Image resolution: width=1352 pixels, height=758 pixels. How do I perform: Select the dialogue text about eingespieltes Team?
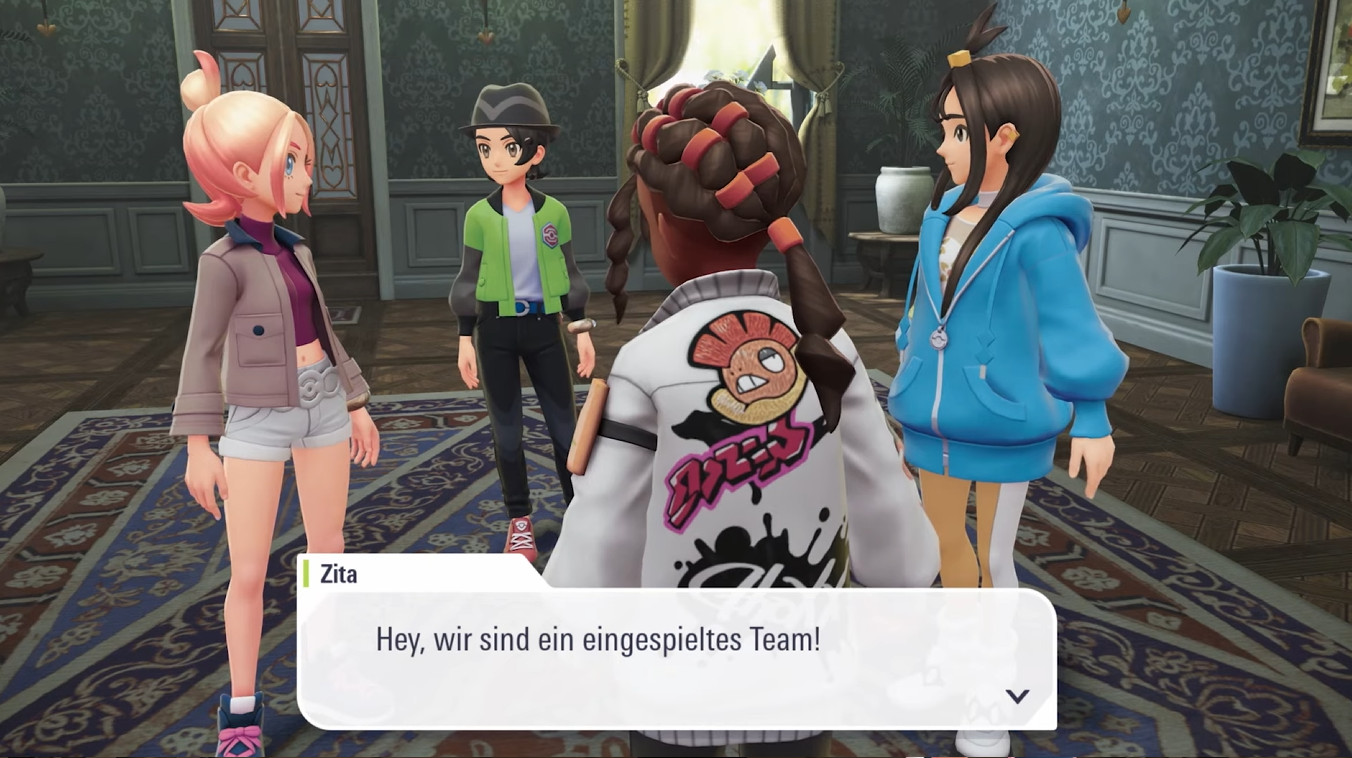coord(598,637)
